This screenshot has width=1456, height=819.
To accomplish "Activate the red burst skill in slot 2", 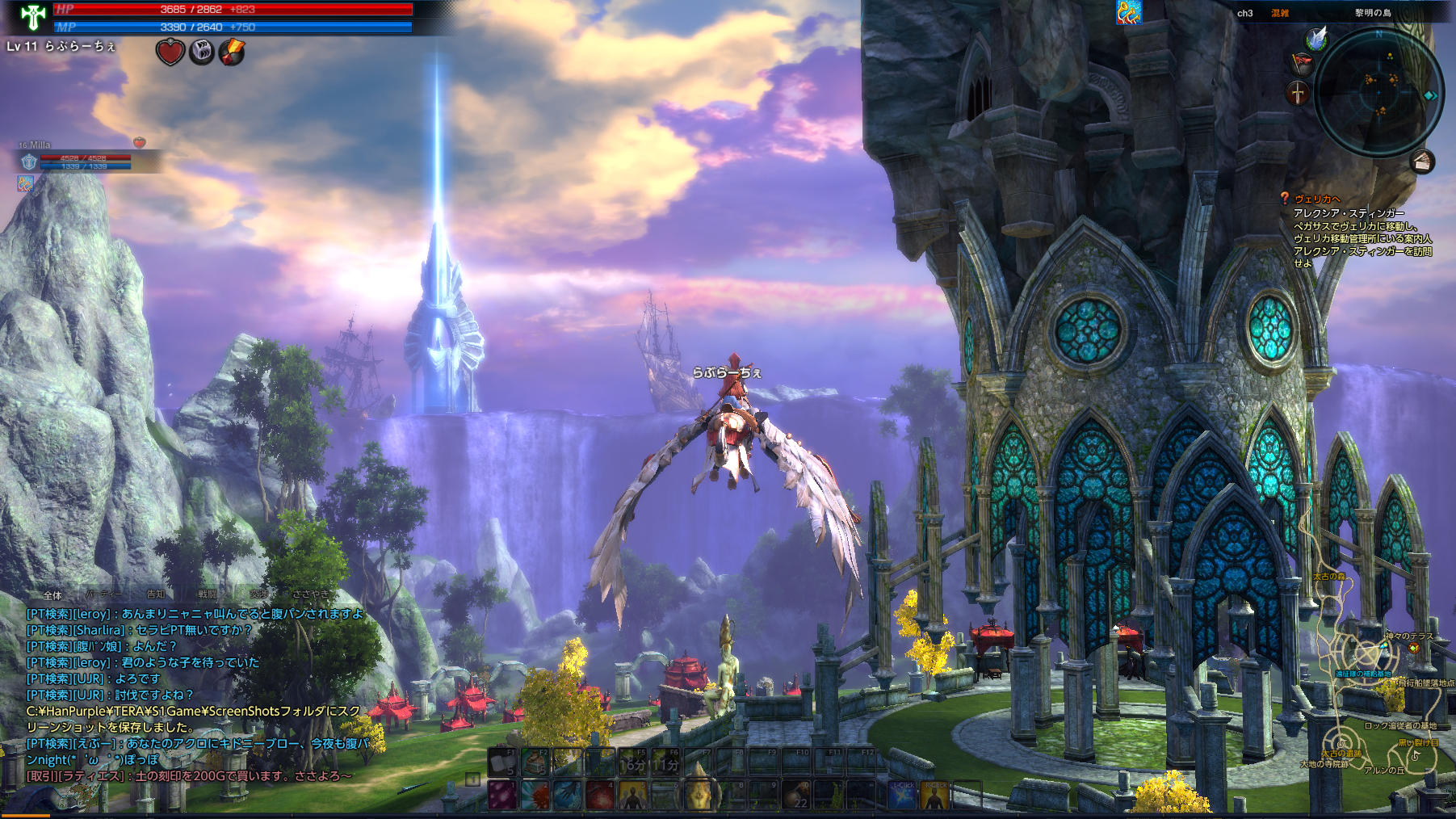I will [535, 796].
